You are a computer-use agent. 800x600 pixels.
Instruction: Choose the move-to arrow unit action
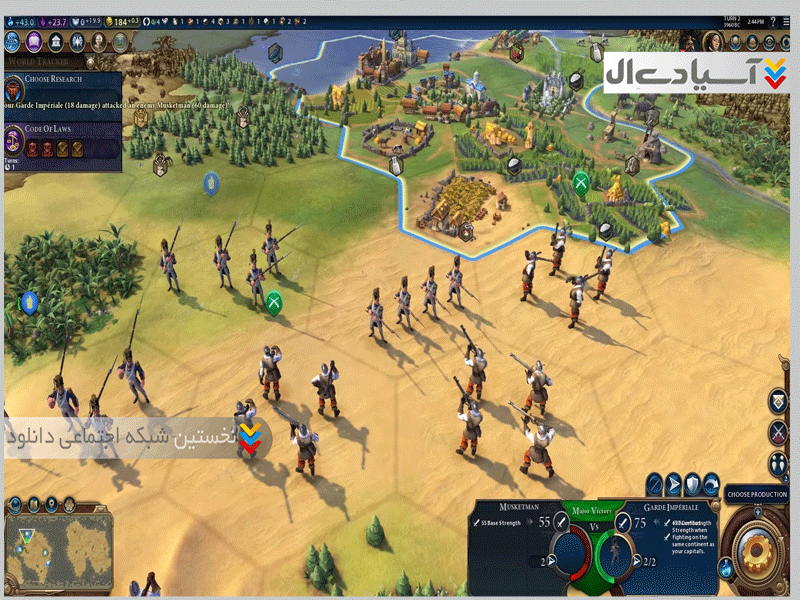tap(673, 484)
